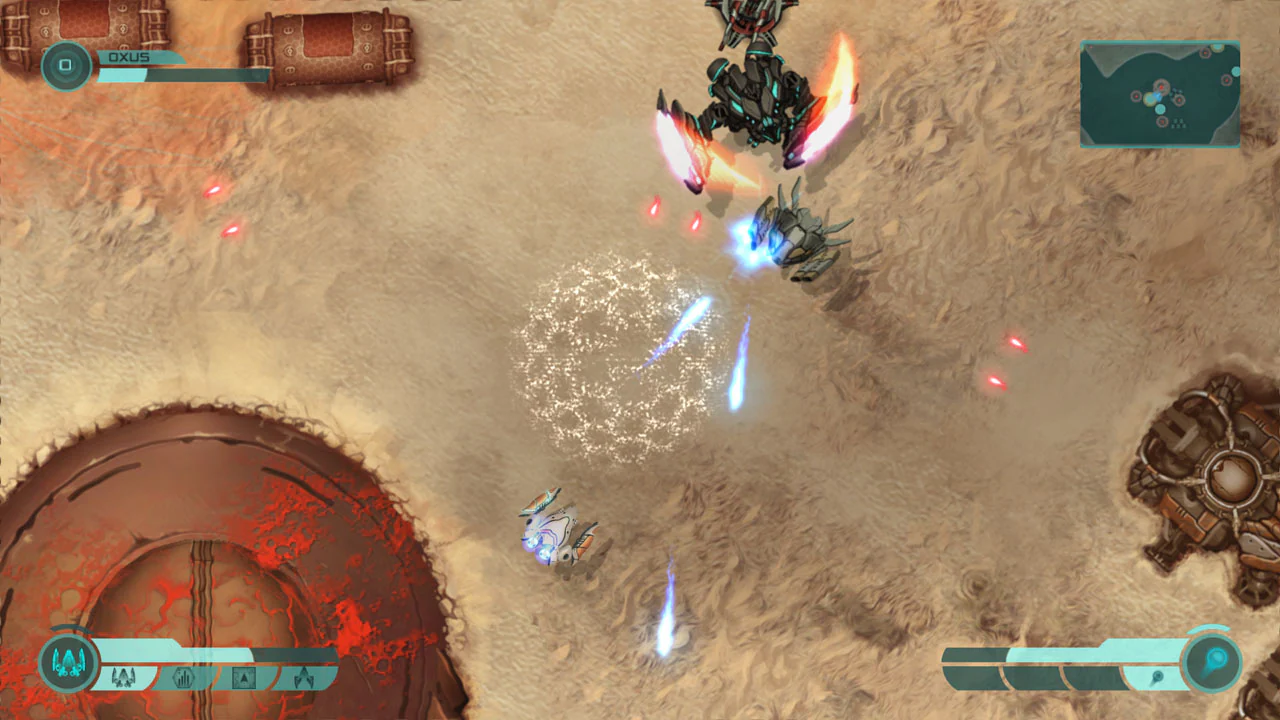Viewport: 1280px width, 720px height.
Task: Click the sonar scanner icon in bottom-right HUD
Action: [x=1212, y=661]
